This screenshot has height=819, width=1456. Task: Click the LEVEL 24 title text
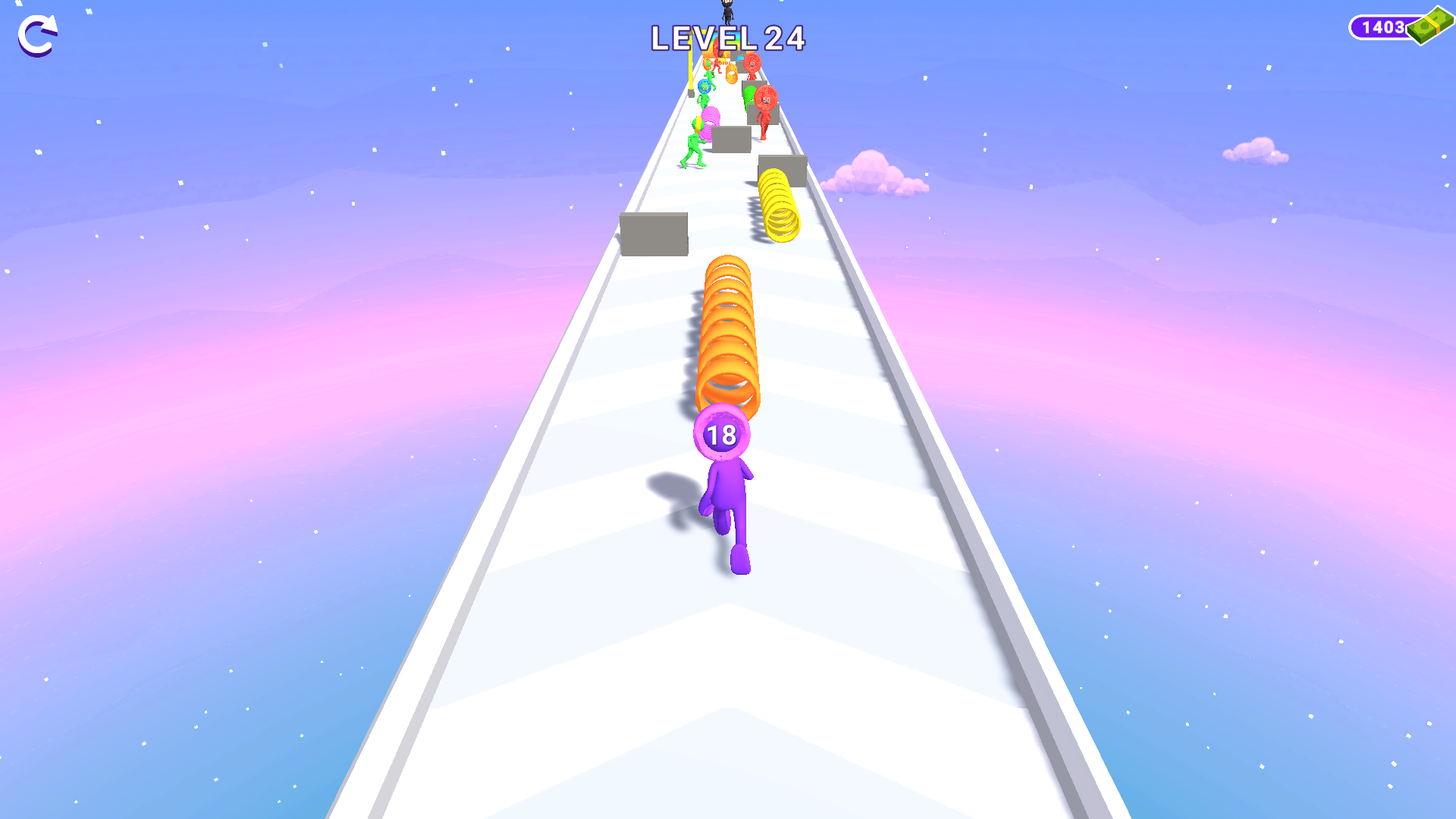[x=728, y=38]
